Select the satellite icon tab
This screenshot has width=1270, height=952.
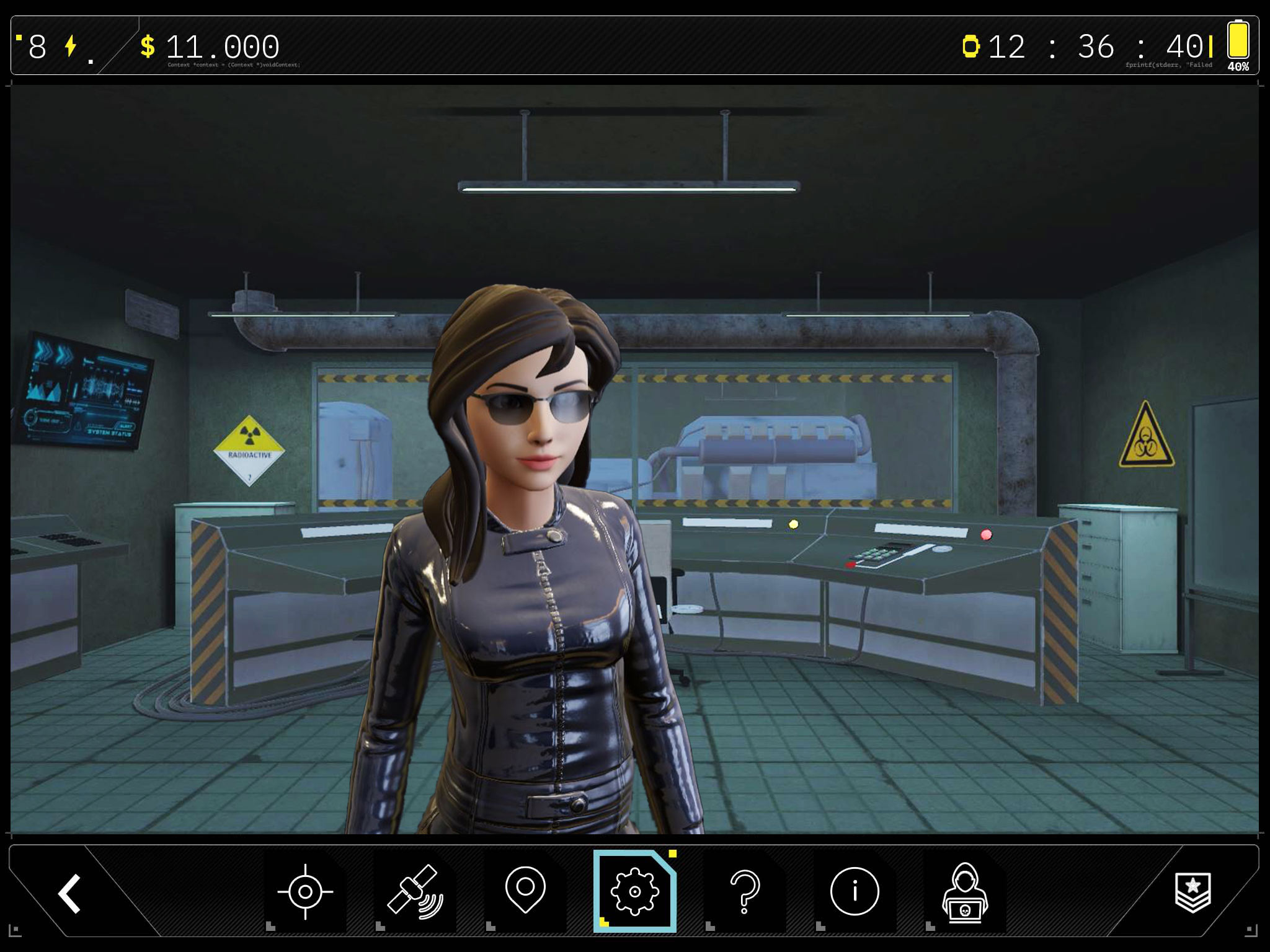click(x=415, y=892)
